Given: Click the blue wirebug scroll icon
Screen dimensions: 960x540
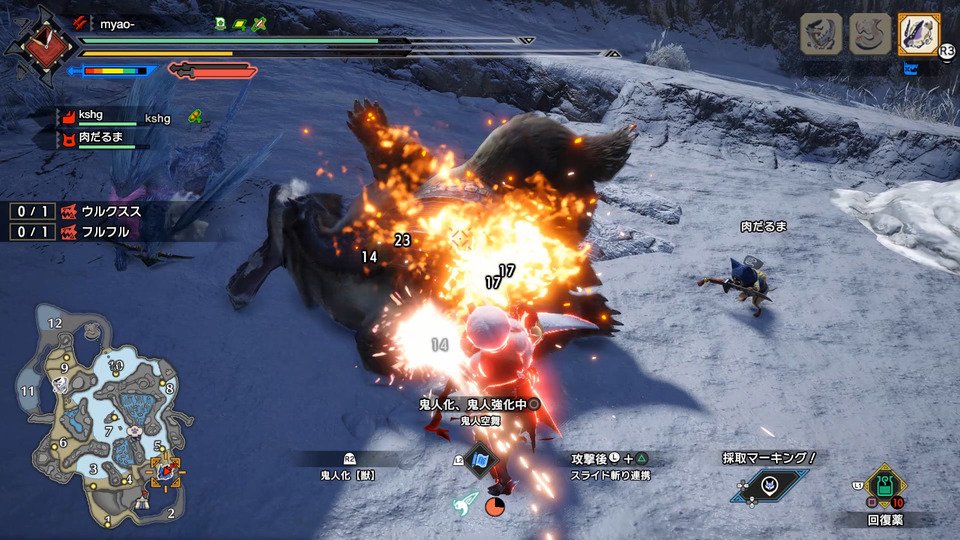Looking at the screenshot, I should (x=480, y=461).
